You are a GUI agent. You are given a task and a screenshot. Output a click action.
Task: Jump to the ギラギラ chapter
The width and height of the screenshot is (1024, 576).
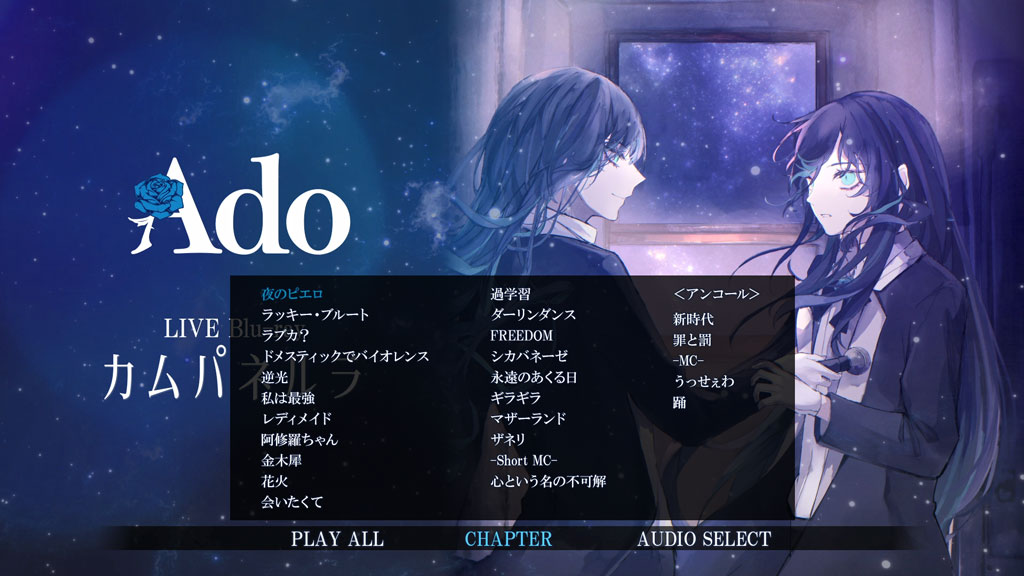click(517, 398)
